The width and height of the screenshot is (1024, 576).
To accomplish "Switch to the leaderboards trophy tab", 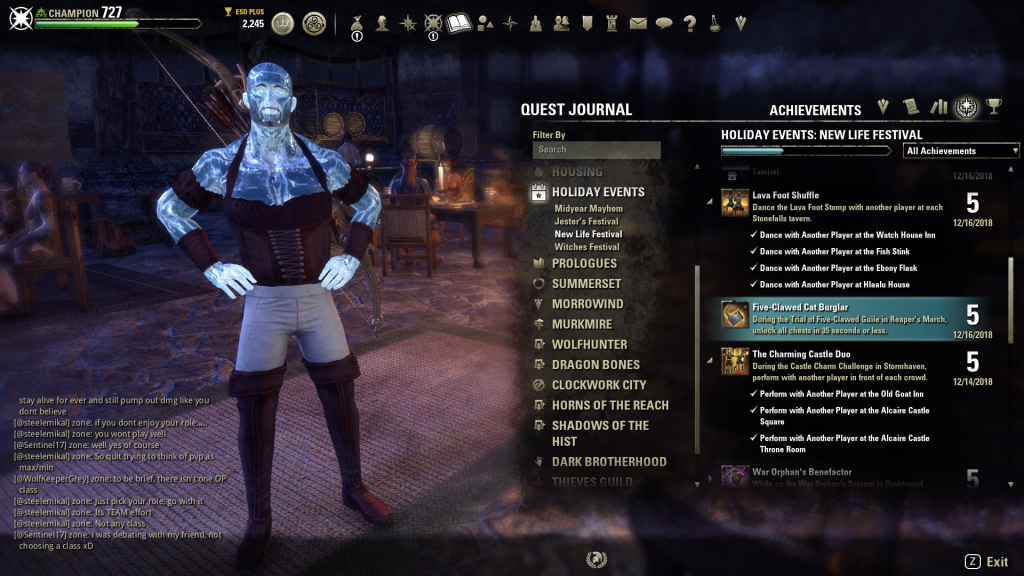I will (x=994, y=108).
